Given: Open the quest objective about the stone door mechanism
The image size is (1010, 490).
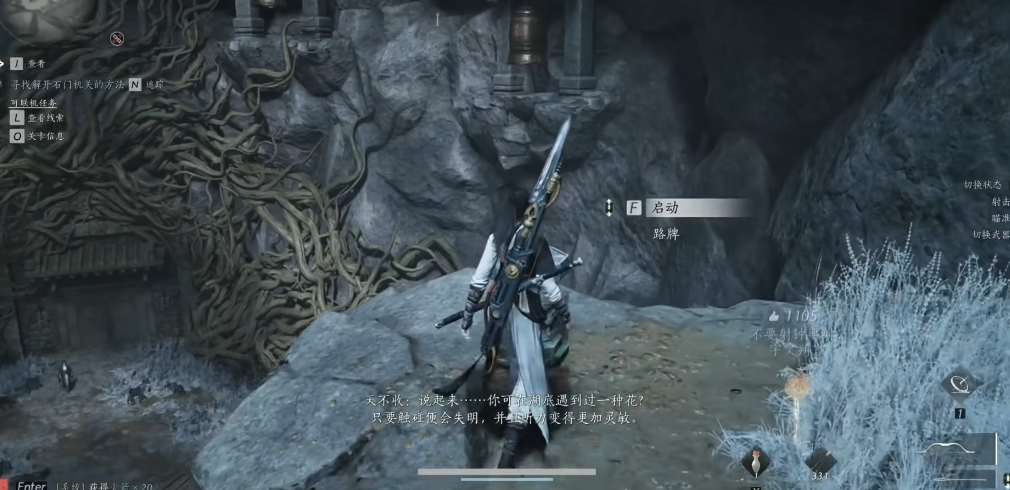Looking at the screenshot, I should 68,85.
